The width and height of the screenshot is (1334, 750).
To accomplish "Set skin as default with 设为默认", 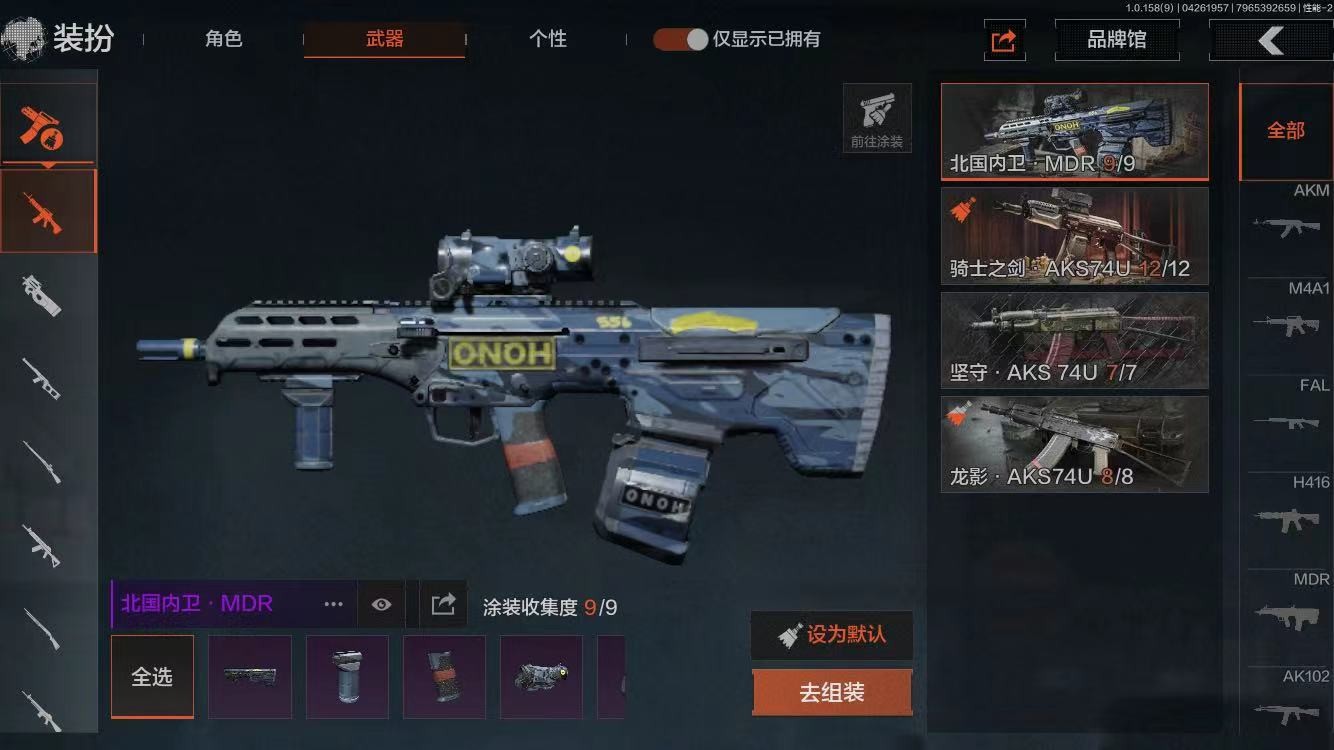I will tap(832, 635).
